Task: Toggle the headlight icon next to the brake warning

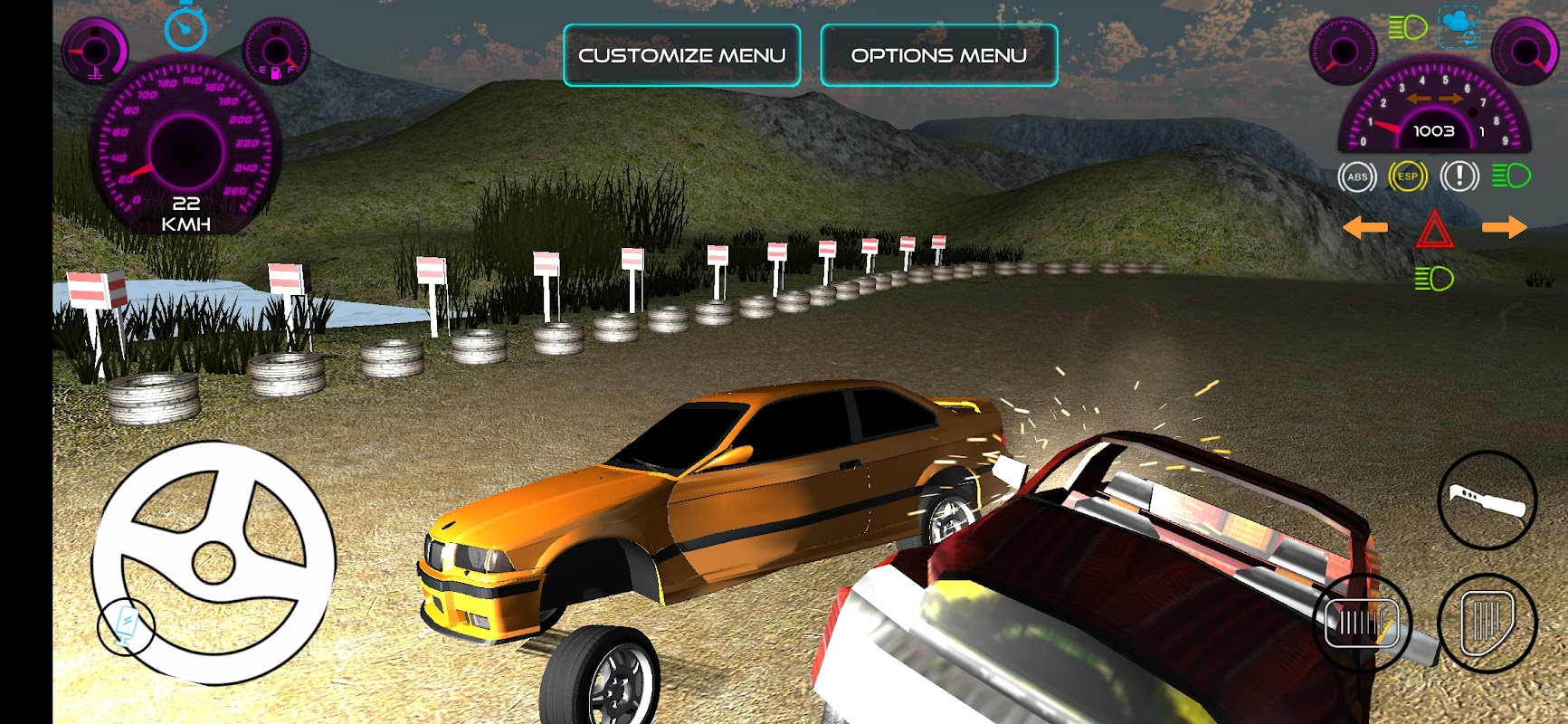Action: click(x=1511, y=176)
